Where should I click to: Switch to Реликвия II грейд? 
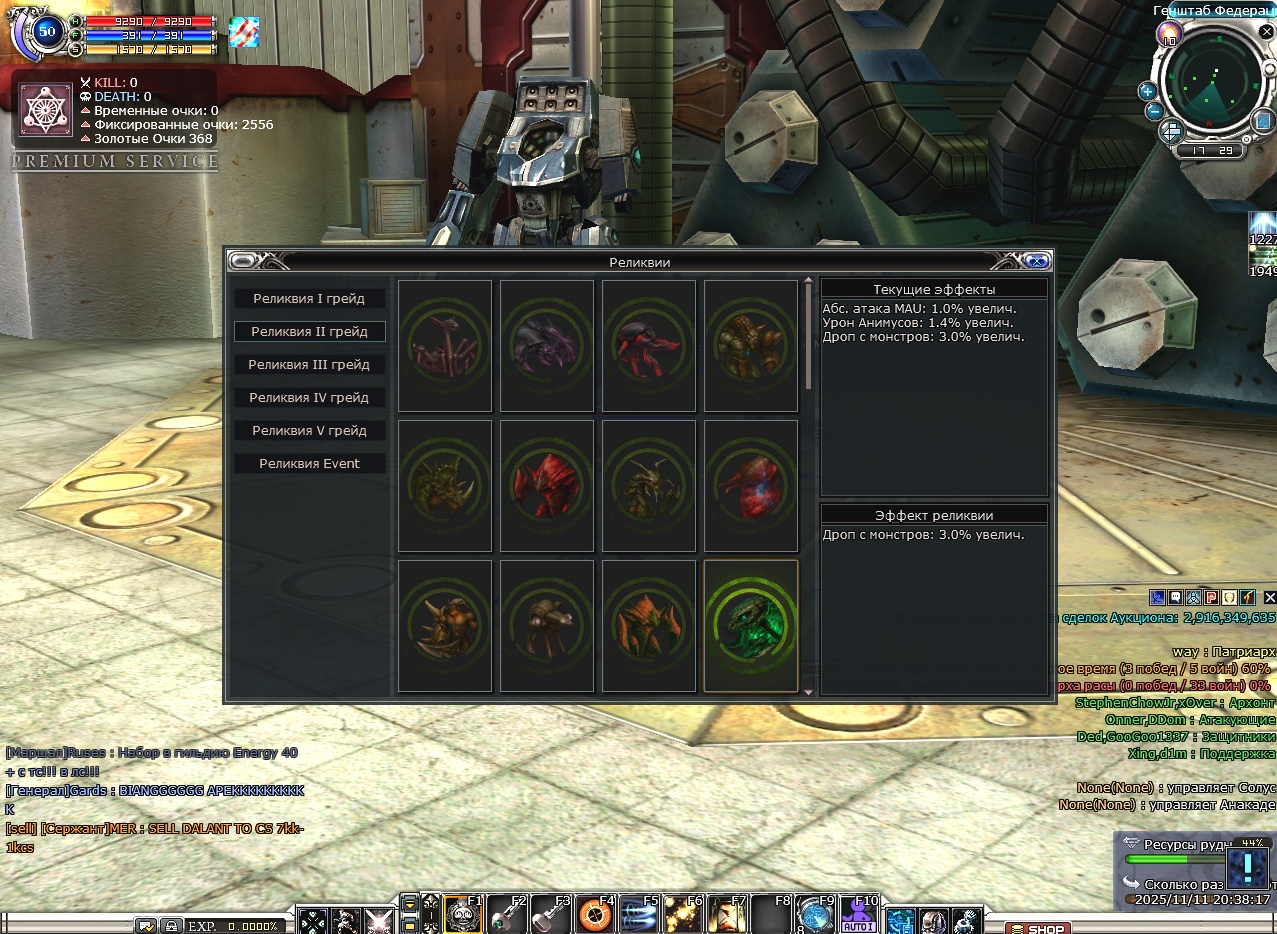point(309,332)
